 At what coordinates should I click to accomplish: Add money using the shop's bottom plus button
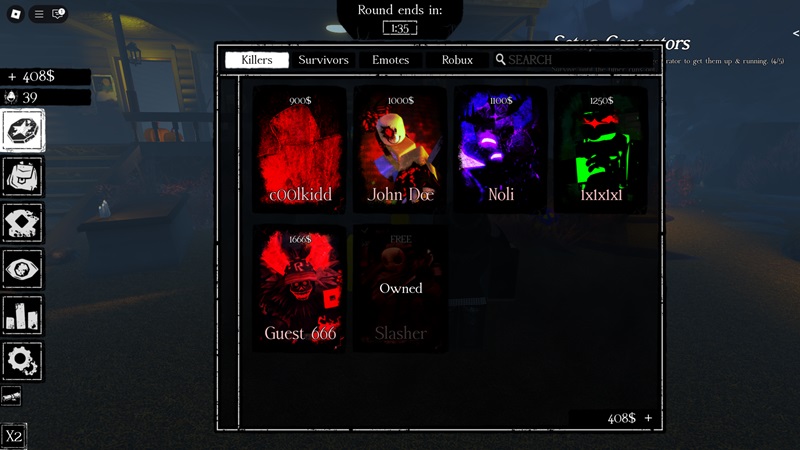[649, 418]
